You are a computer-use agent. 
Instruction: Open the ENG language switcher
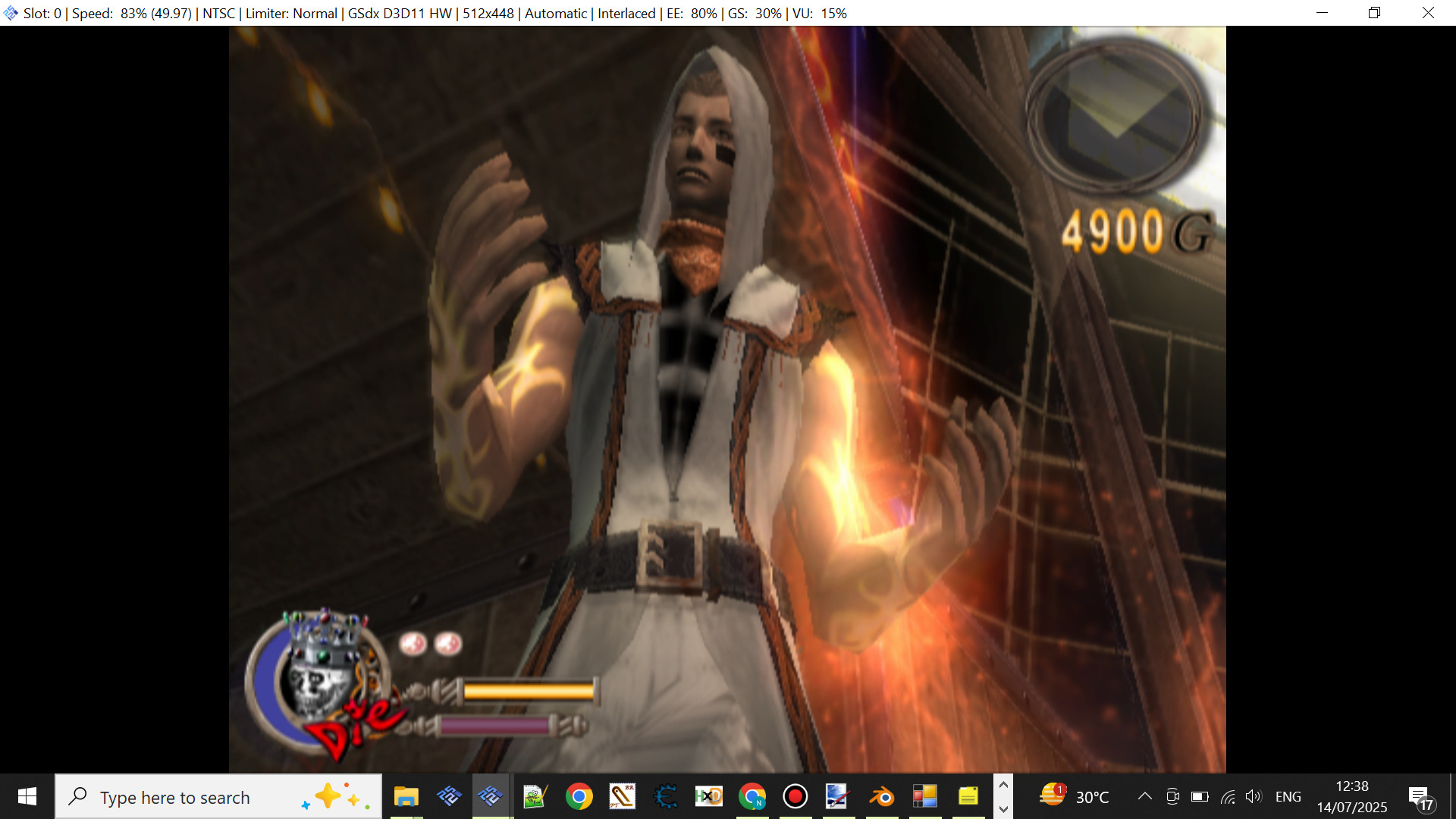point(1288,796)
